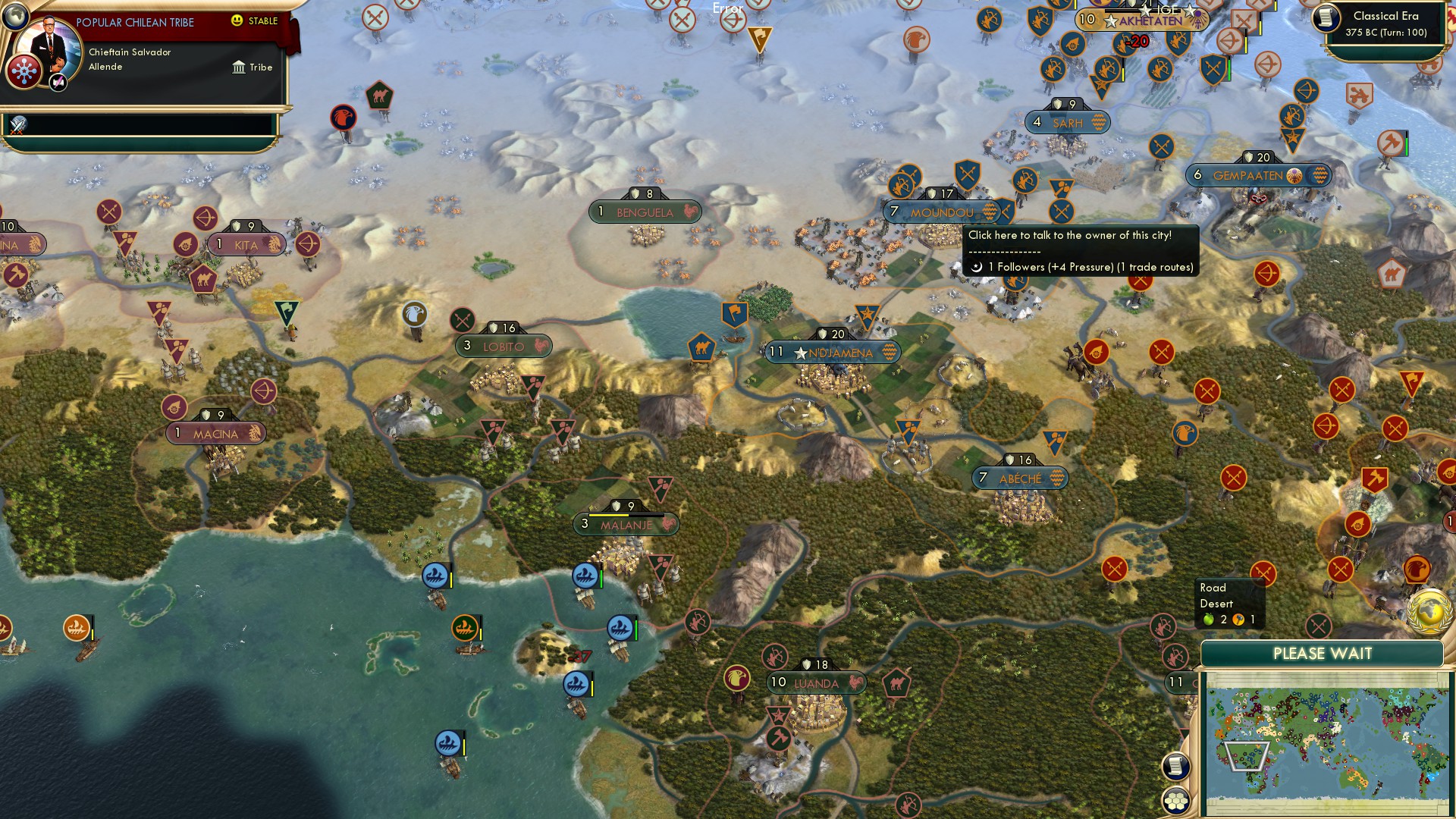Viewport: 1456px width, 819px height.
Task: Click the PLEASE WAIT button
Action: [1323, 653]
